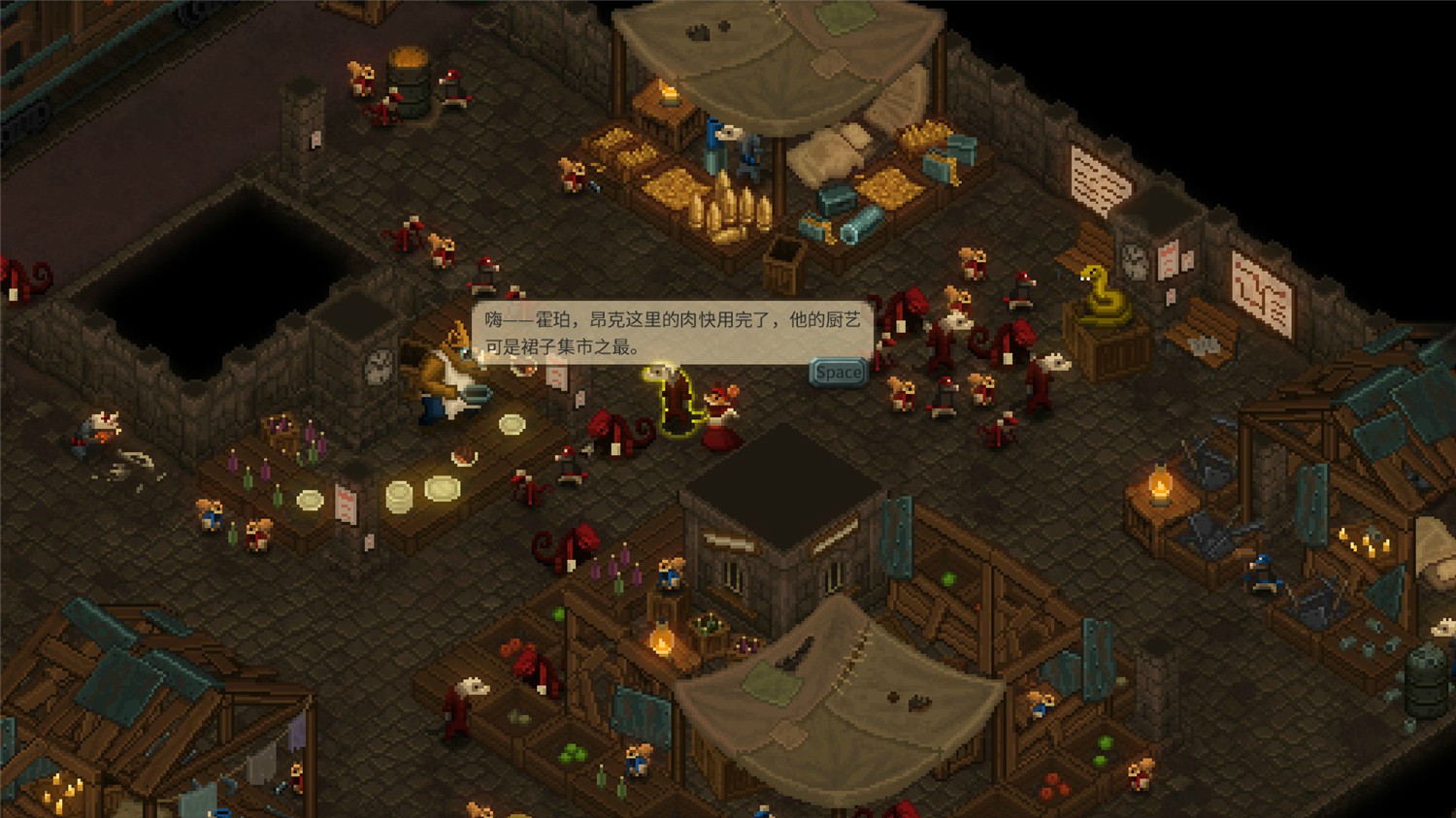
Task: Click the notice board with red handwriting
Action: click(1259, 286)
